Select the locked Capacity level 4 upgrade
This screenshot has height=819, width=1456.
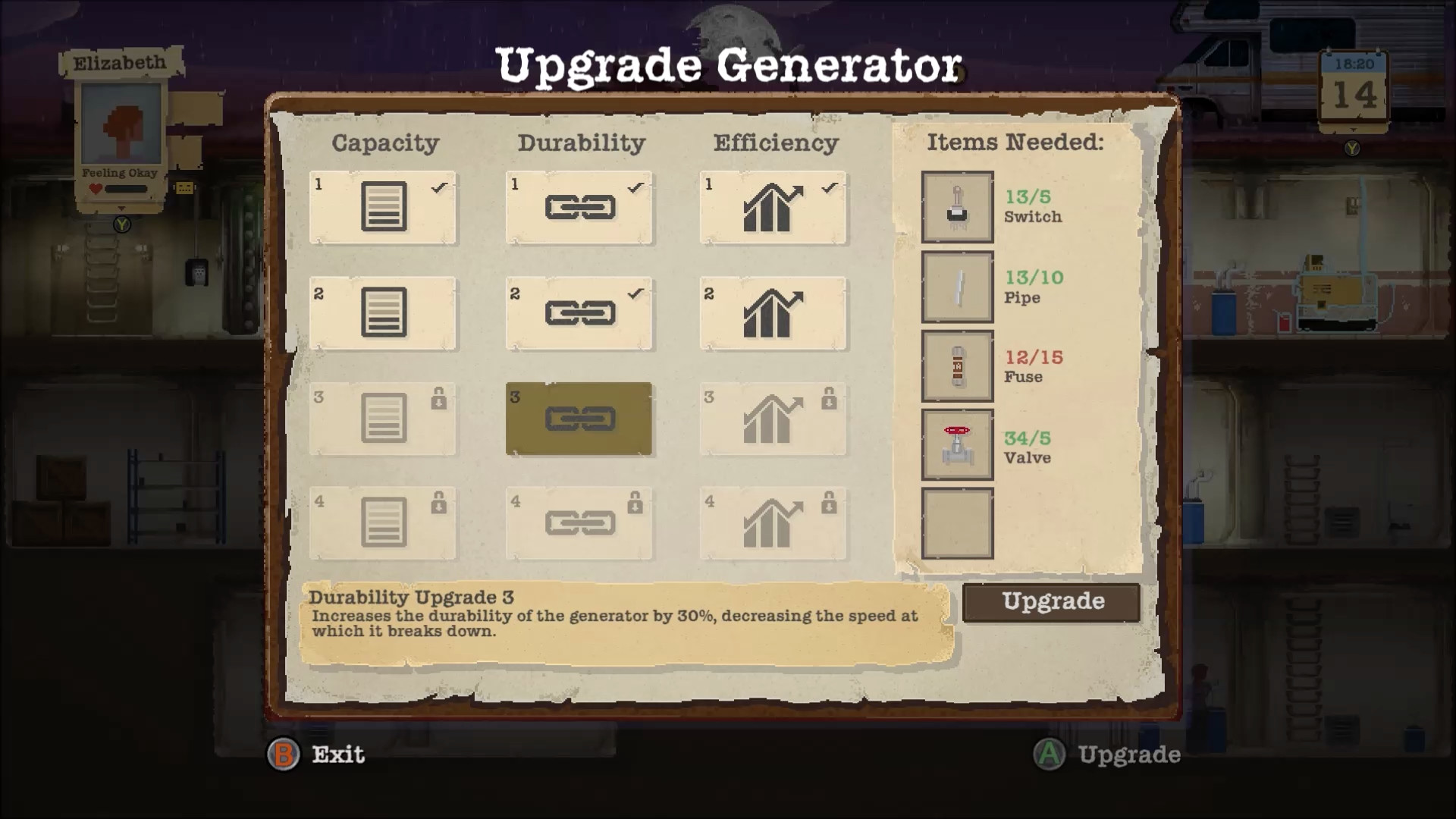pos(383,523)
